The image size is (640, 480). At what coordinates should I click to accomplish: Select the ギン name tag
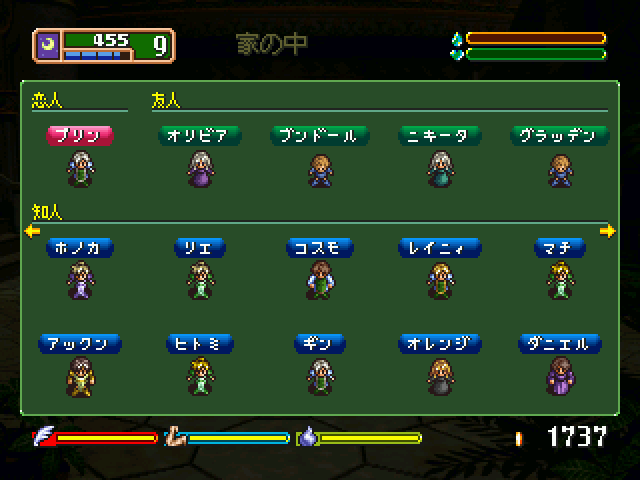[x=320, y=343]
